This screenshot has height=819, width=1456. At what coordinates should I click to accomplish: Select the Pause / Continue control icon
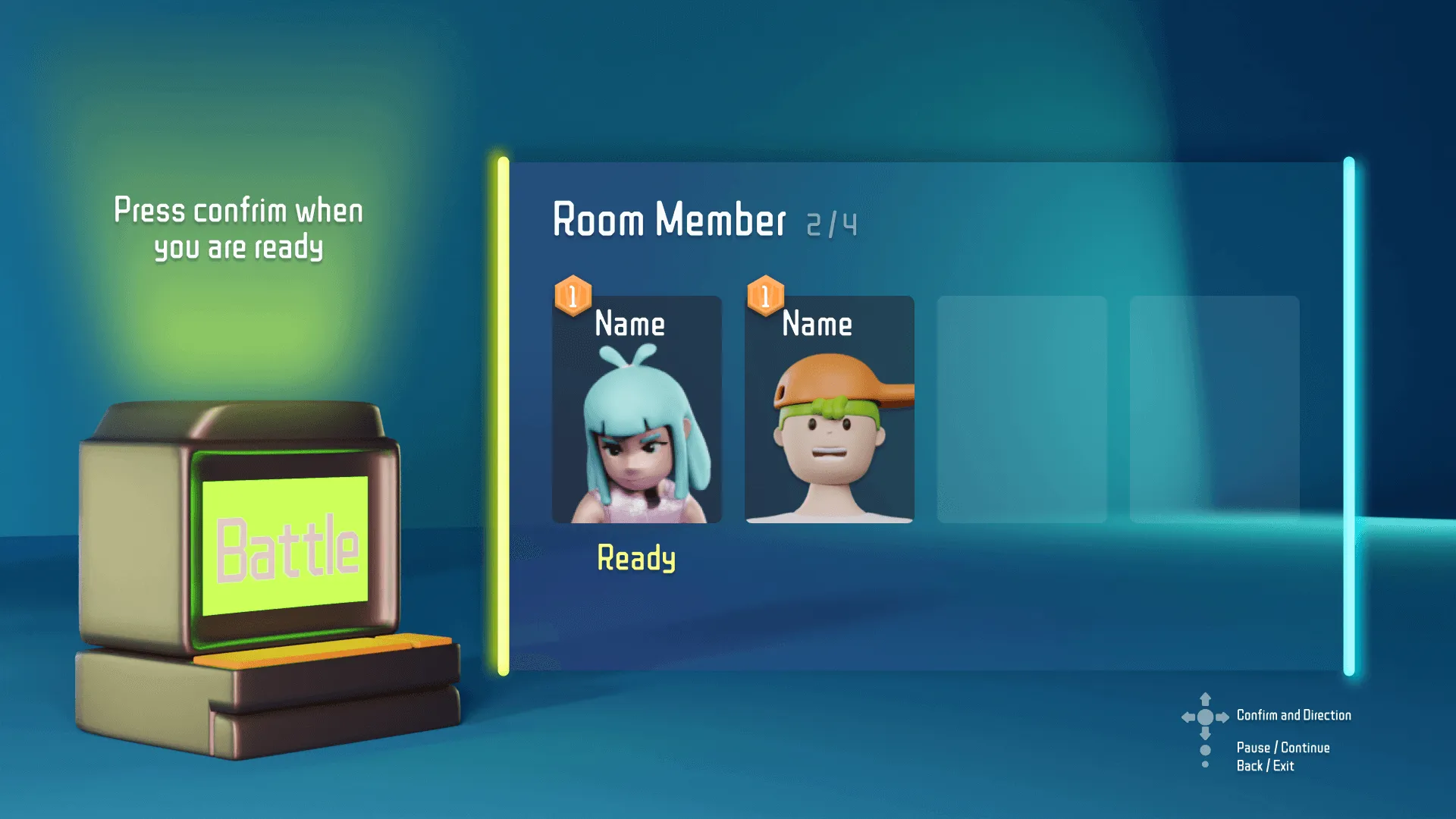1205,751
